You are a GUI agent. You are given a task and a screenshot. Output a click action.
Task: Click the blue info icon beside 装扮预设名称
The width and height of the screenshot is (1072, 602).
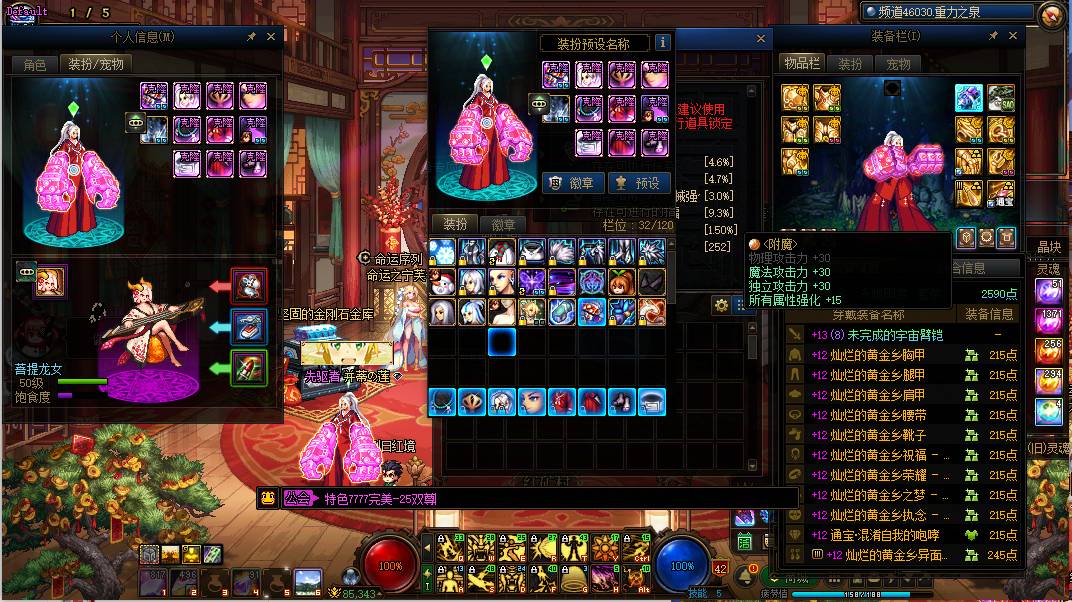662,43
